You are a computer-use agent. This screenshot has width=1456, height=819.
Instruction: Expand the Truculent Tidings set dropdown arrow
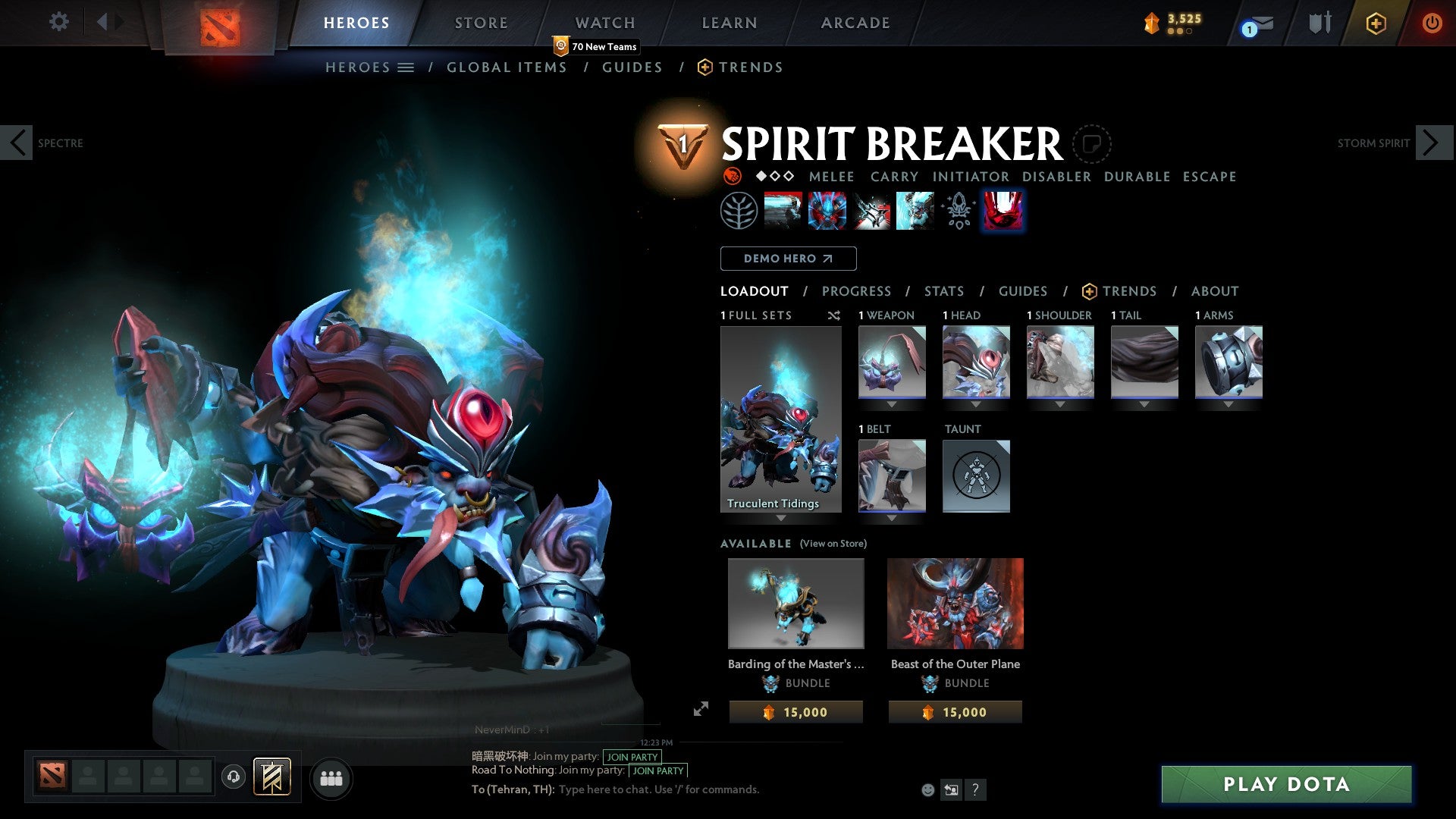point(781,516)
